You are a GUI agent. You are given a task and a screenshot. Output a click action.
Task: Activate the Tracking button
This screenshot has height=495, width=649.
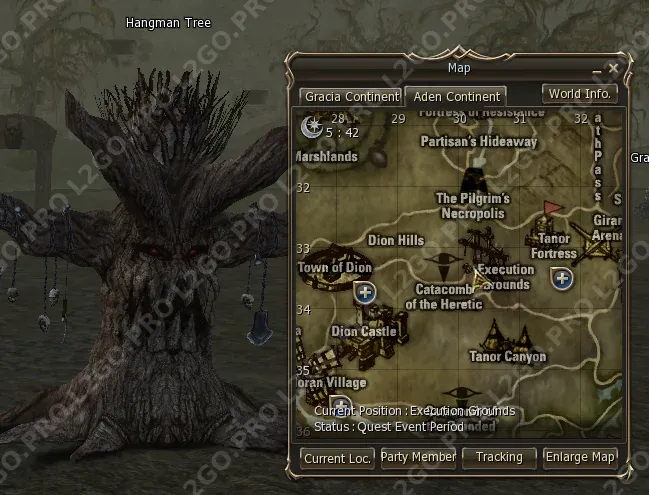coord(499,458)
